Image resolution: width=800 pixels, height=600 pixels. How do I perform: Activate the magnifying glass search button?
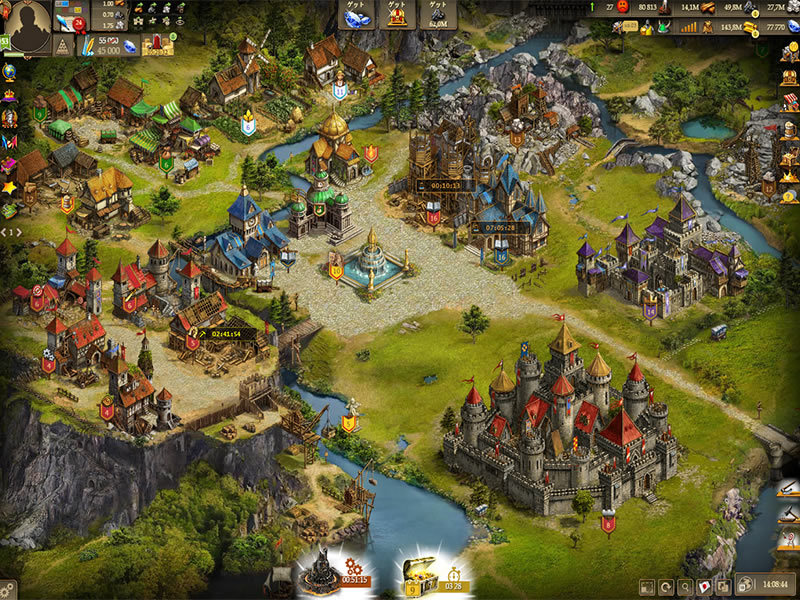(x=686, y=586)
